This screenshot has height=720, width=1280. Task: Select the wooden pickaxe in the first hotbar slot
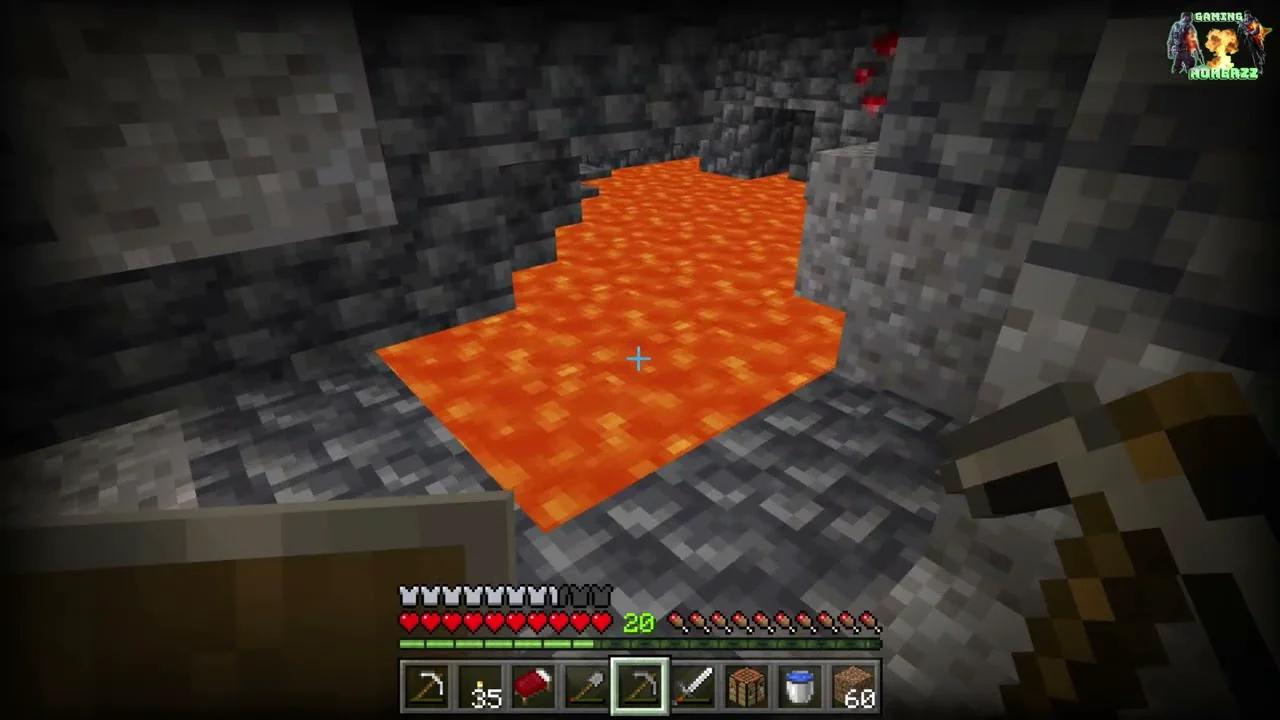point(427,684)
